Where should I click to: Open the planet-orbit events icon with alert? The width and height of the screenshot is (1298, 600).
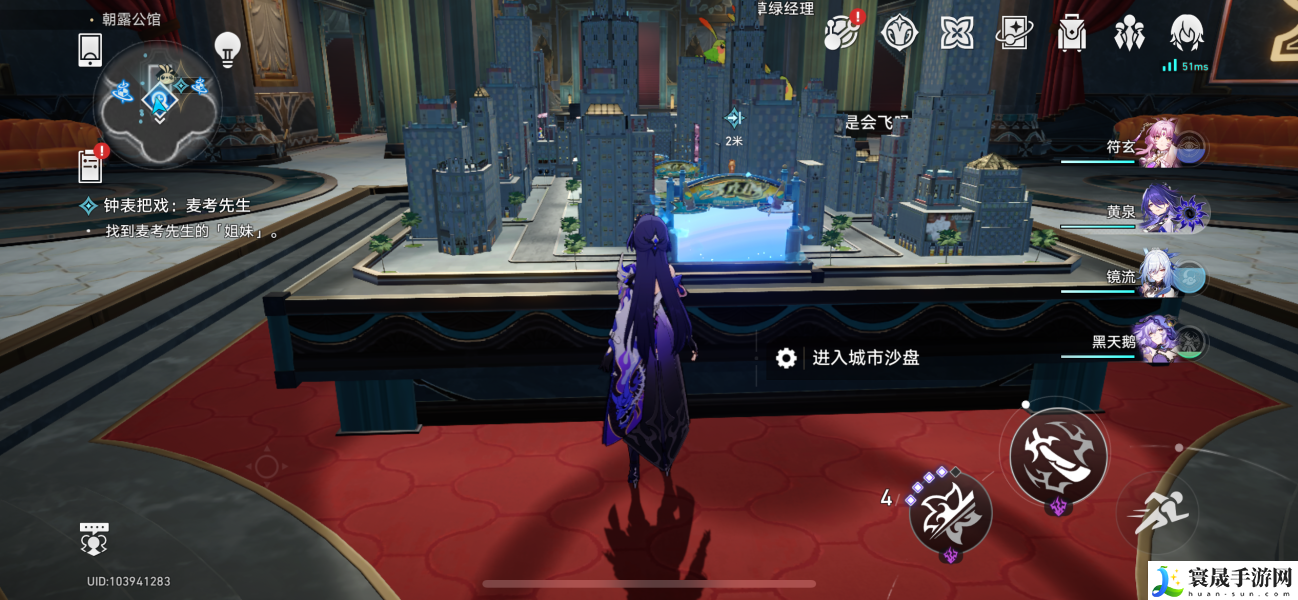coord(842,33)
